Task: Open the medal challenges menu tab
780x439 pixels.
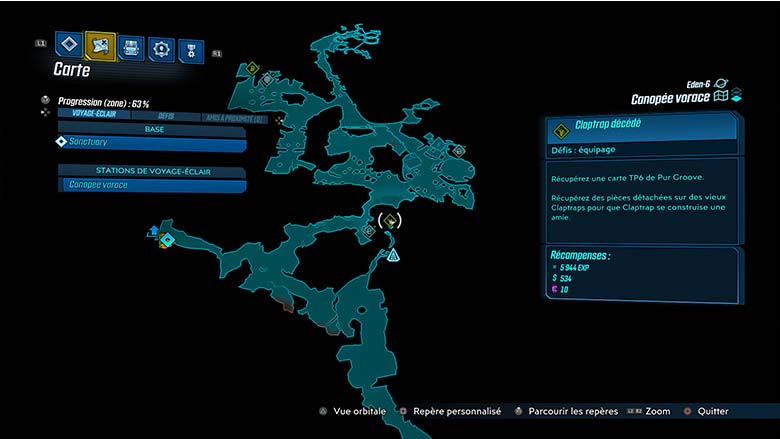Action: tap(190, 50)
